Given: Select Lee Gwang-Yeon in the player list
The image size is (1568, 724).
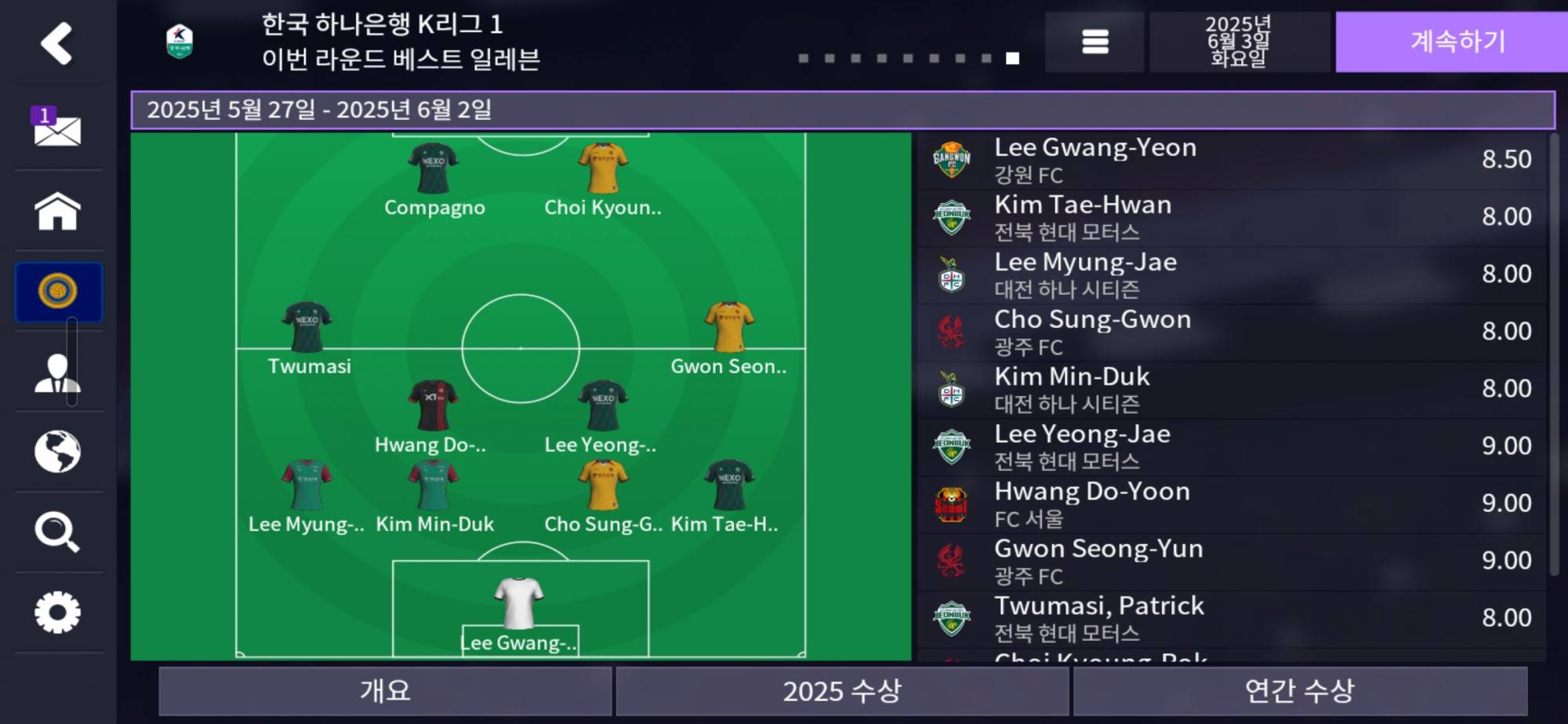Looking at the screenshot, I should point(1231,160).
